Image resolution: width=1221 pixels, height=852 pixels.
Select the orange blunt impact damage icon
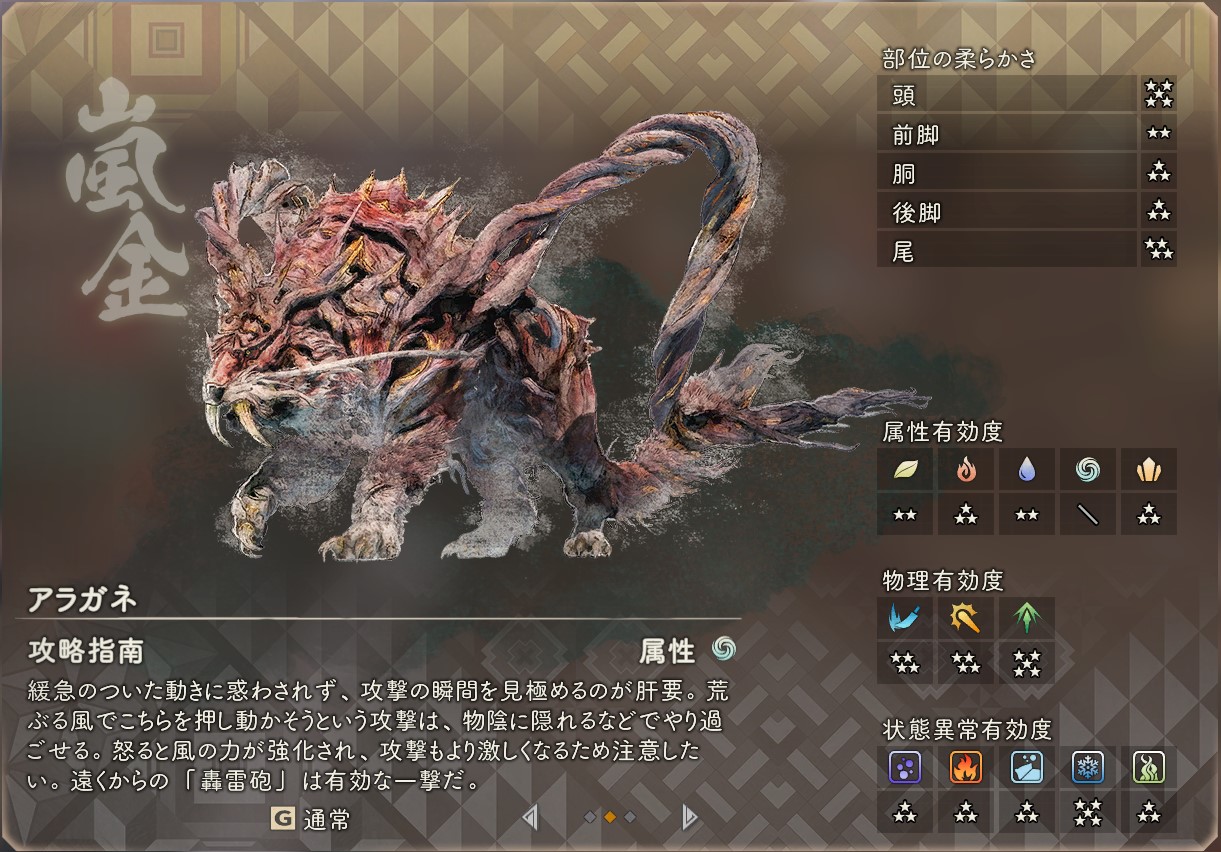pos(966,618)
